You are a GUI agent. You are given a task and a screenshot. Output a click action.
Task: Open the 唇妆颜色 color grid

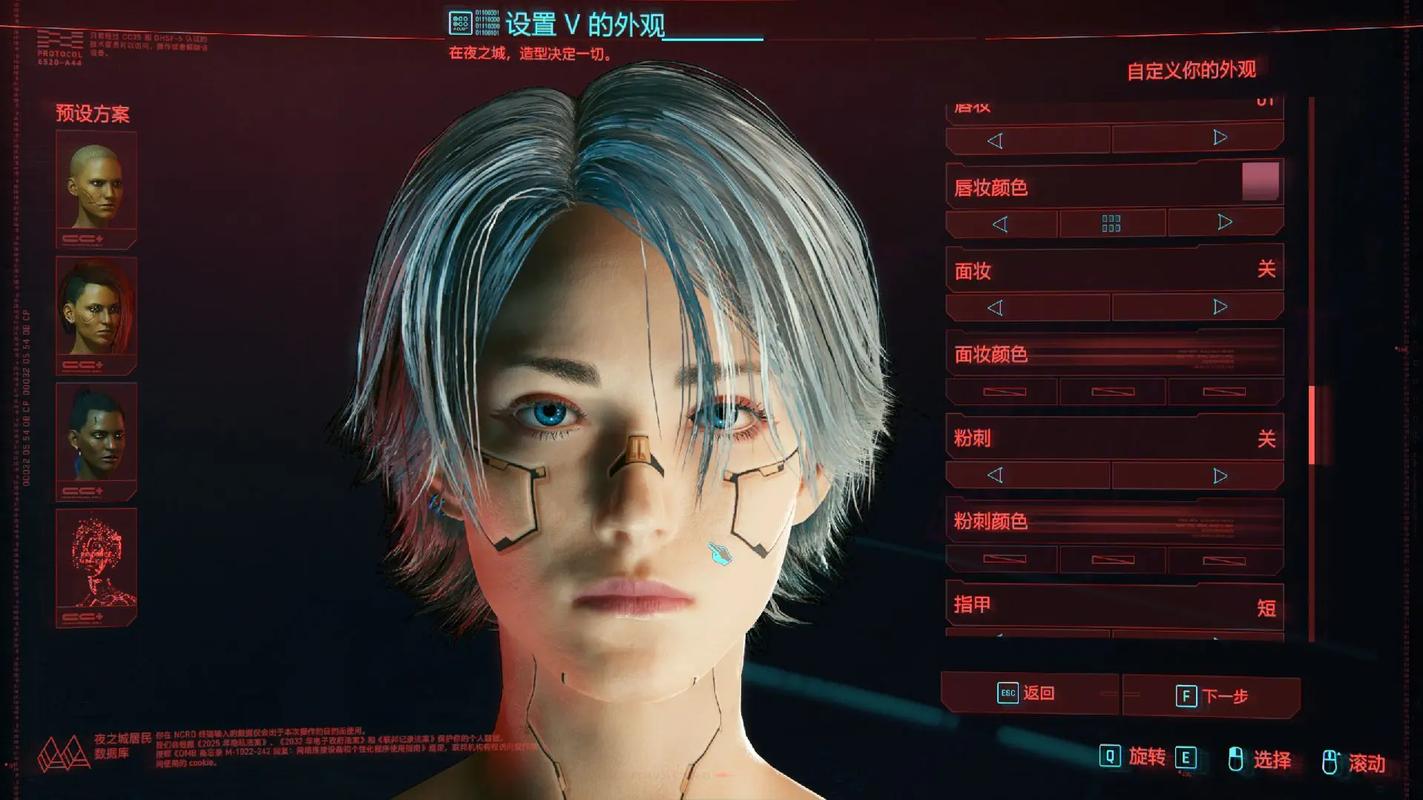1111,224
